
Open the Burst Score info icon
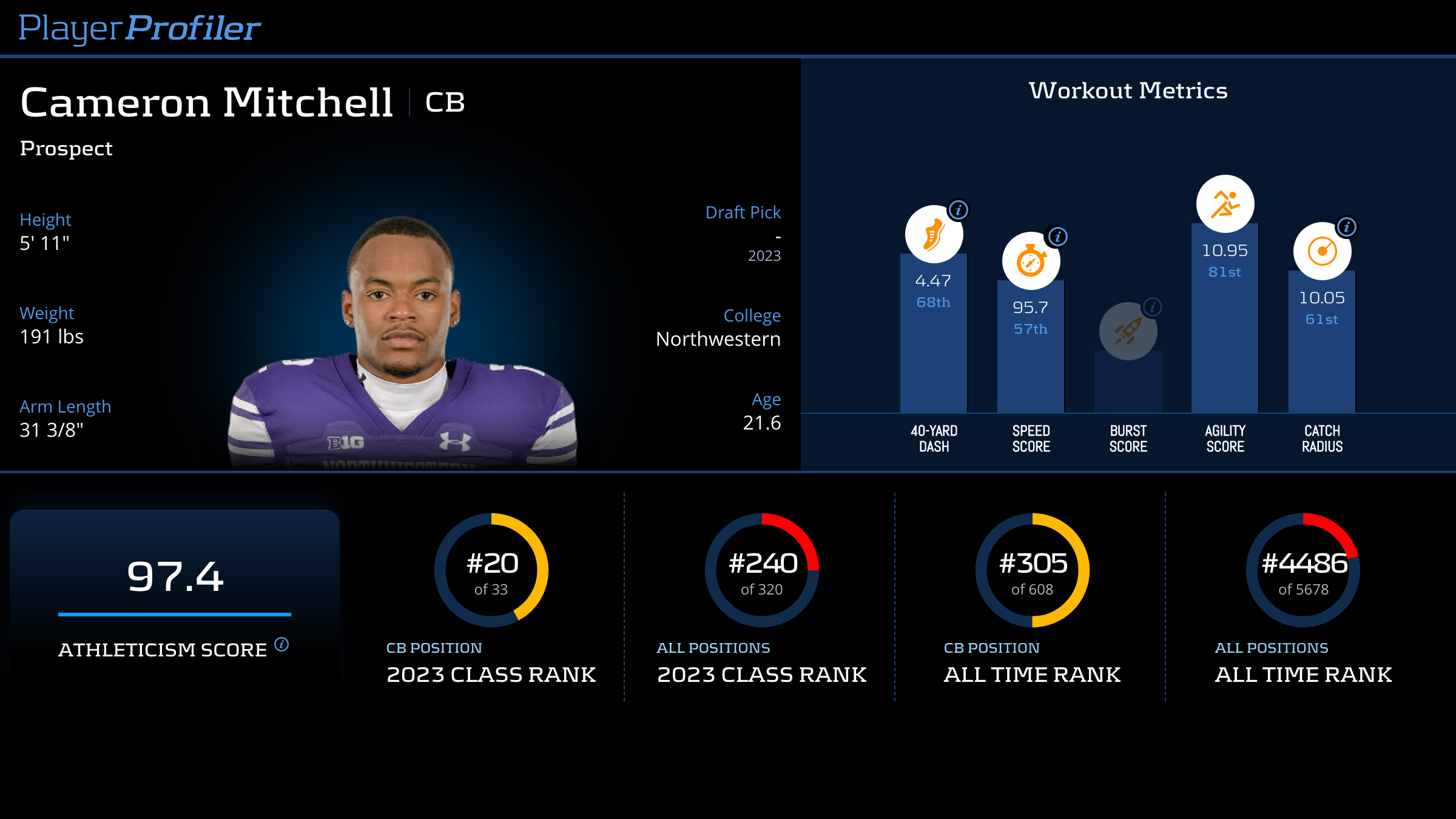click(x=1153, y=308)
